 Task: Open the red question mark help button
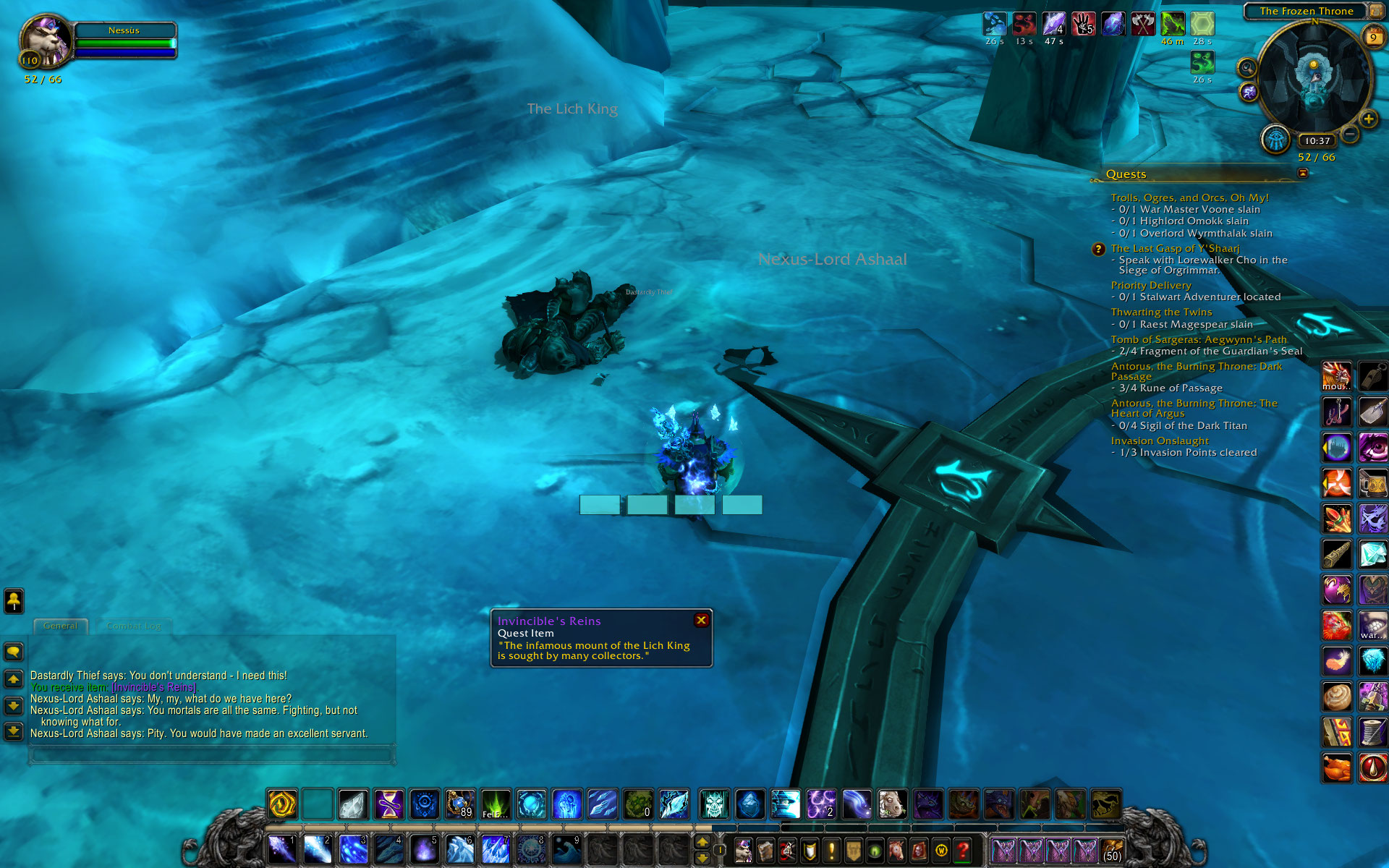tap(962, 851)
